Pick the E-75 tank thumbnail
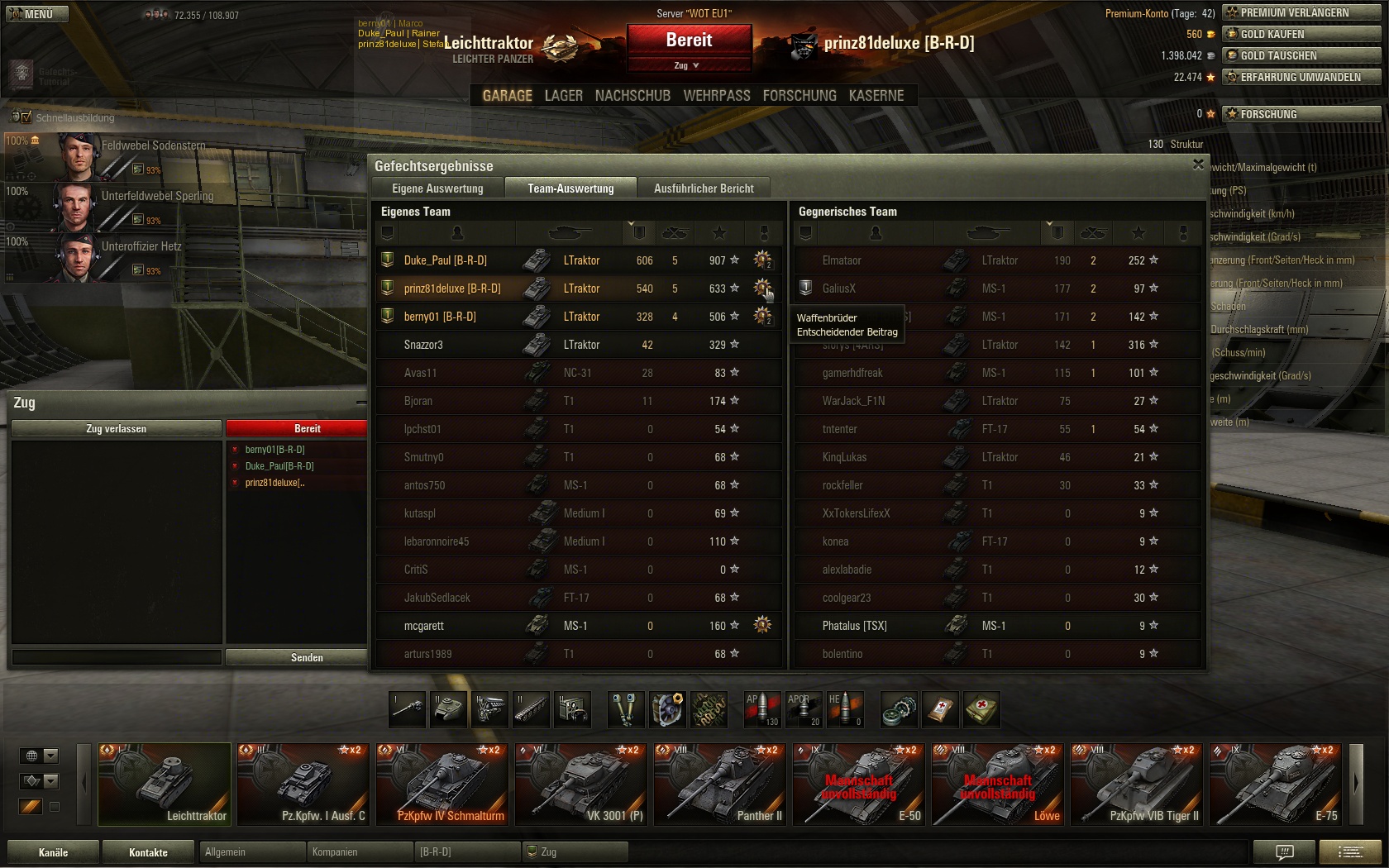The image size is (1389, 868). (x=1275, y=784)
